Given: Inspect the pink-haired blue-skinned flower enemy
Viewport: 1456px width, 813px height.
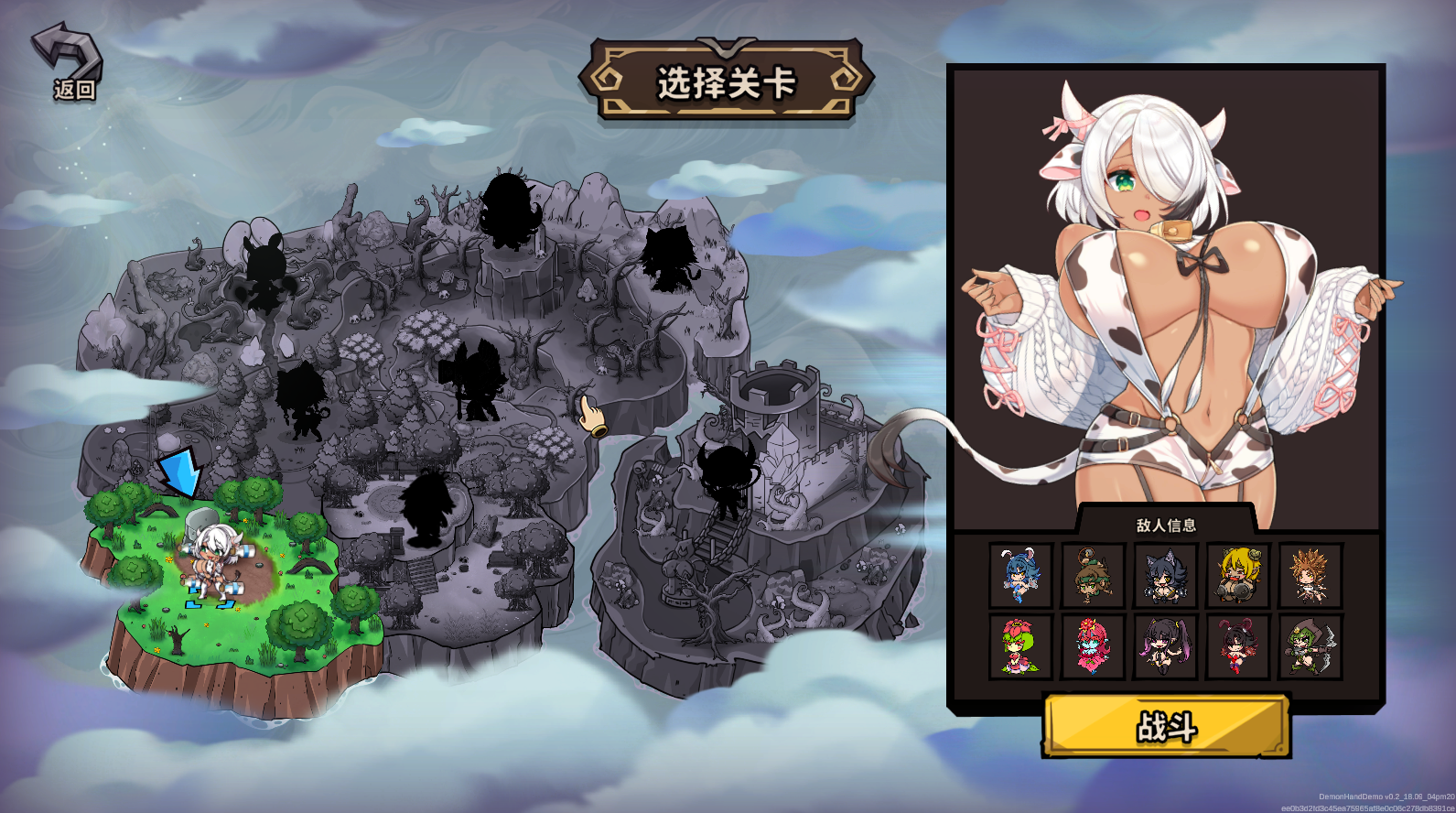Looking at the screenshot, I should (x=1093, y=646).
